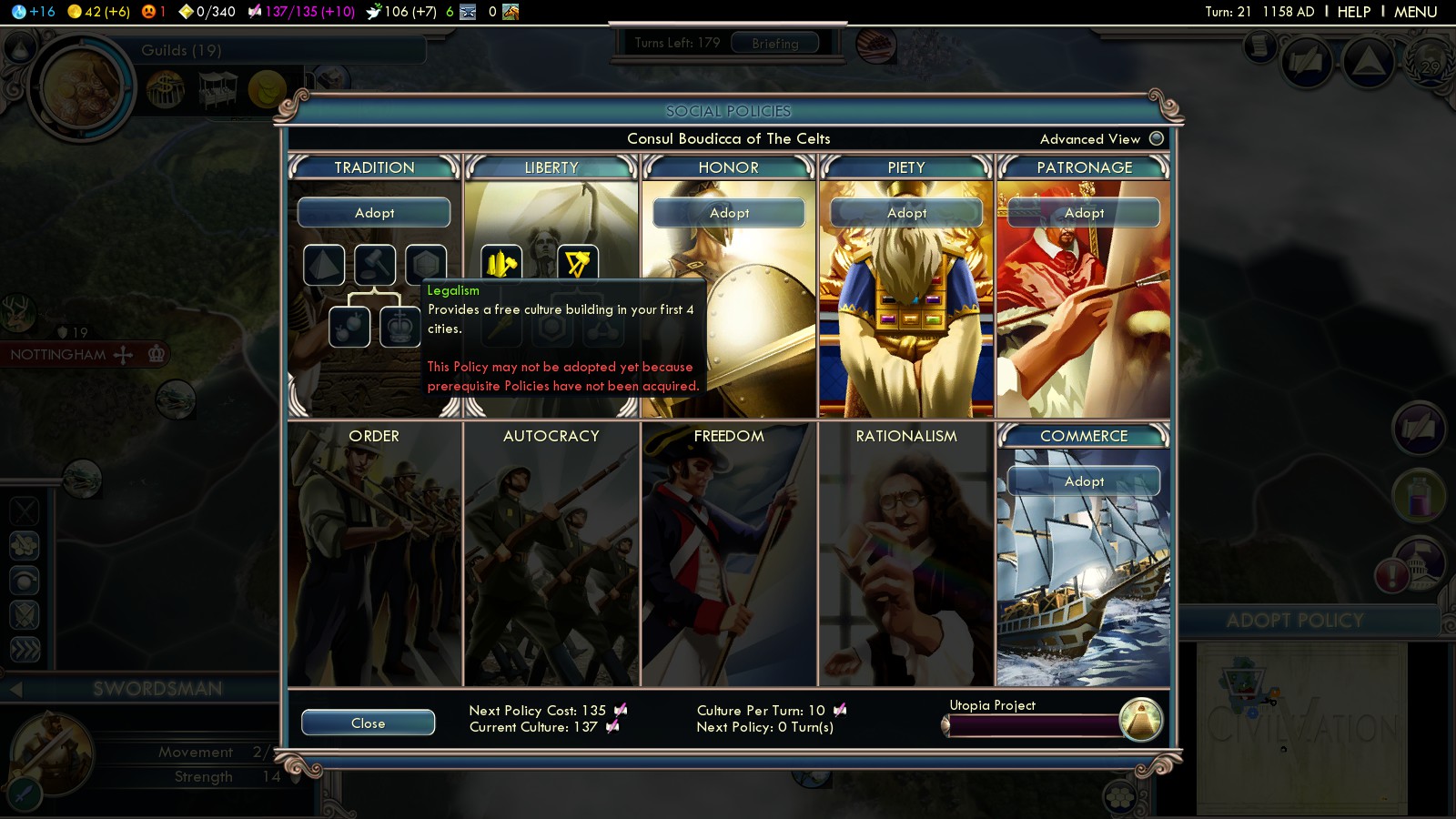Toggle the Advanced View option

point(1157,138)
